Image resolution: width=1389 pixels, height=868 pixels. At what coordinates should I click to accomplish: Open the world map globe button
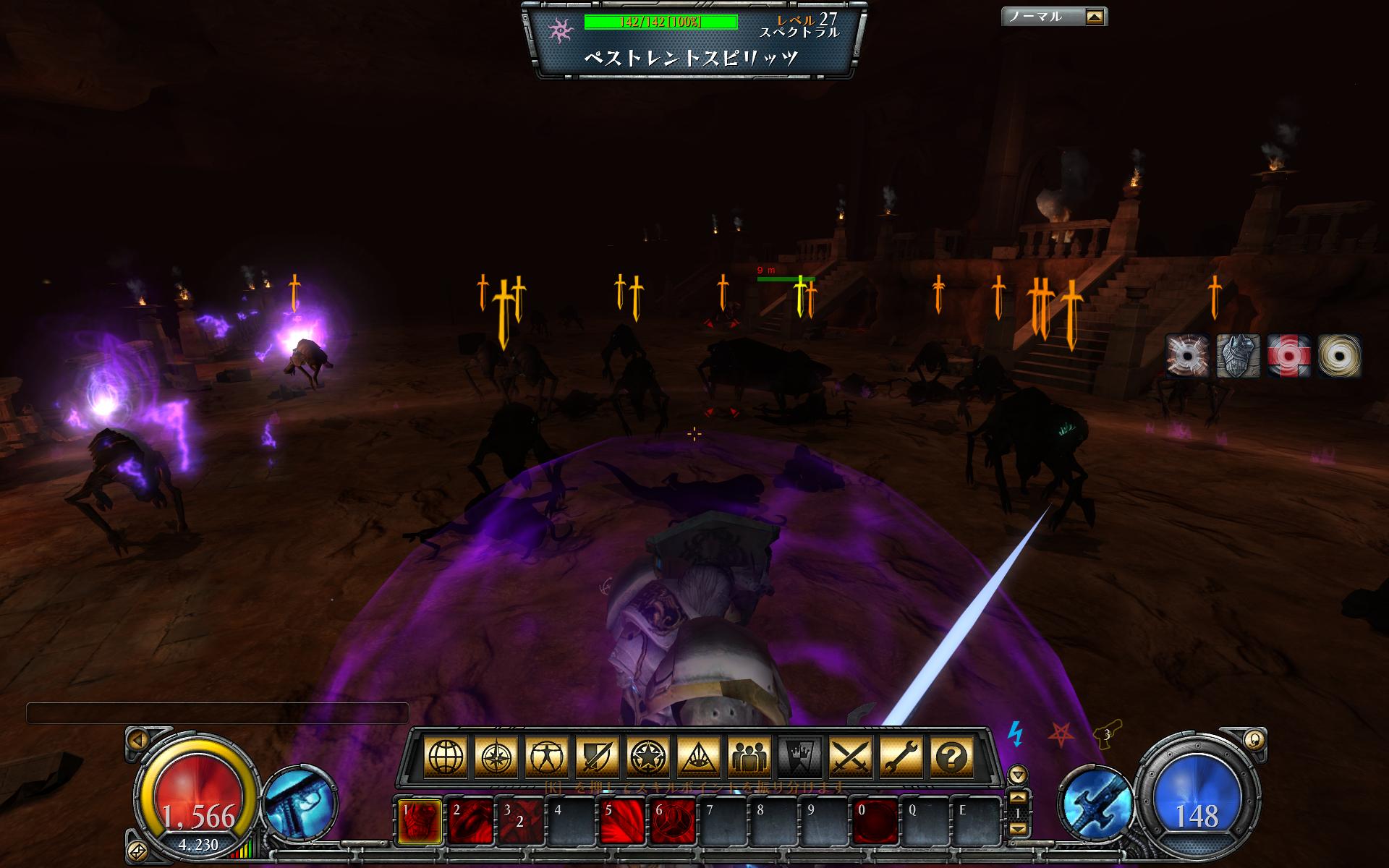tap(446, 758)
